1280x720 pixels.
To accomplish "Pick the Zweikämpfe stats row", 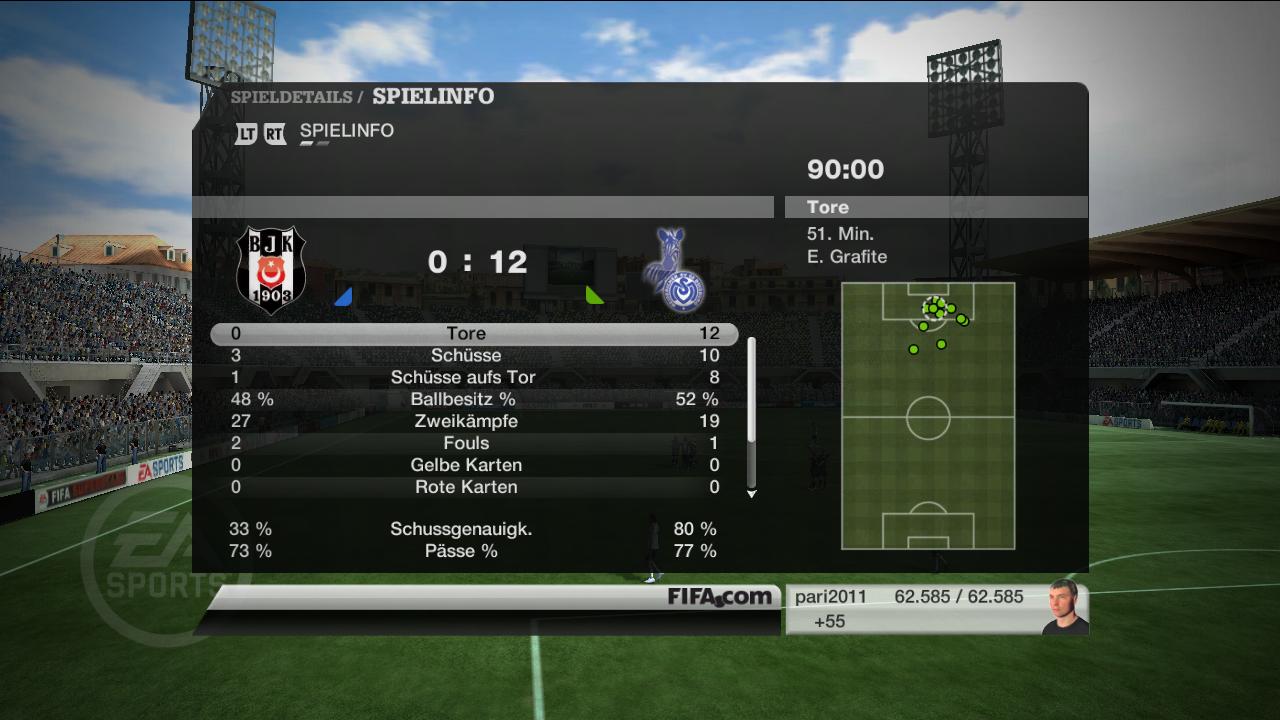I will pyautogui.click(x=473, y=422).
